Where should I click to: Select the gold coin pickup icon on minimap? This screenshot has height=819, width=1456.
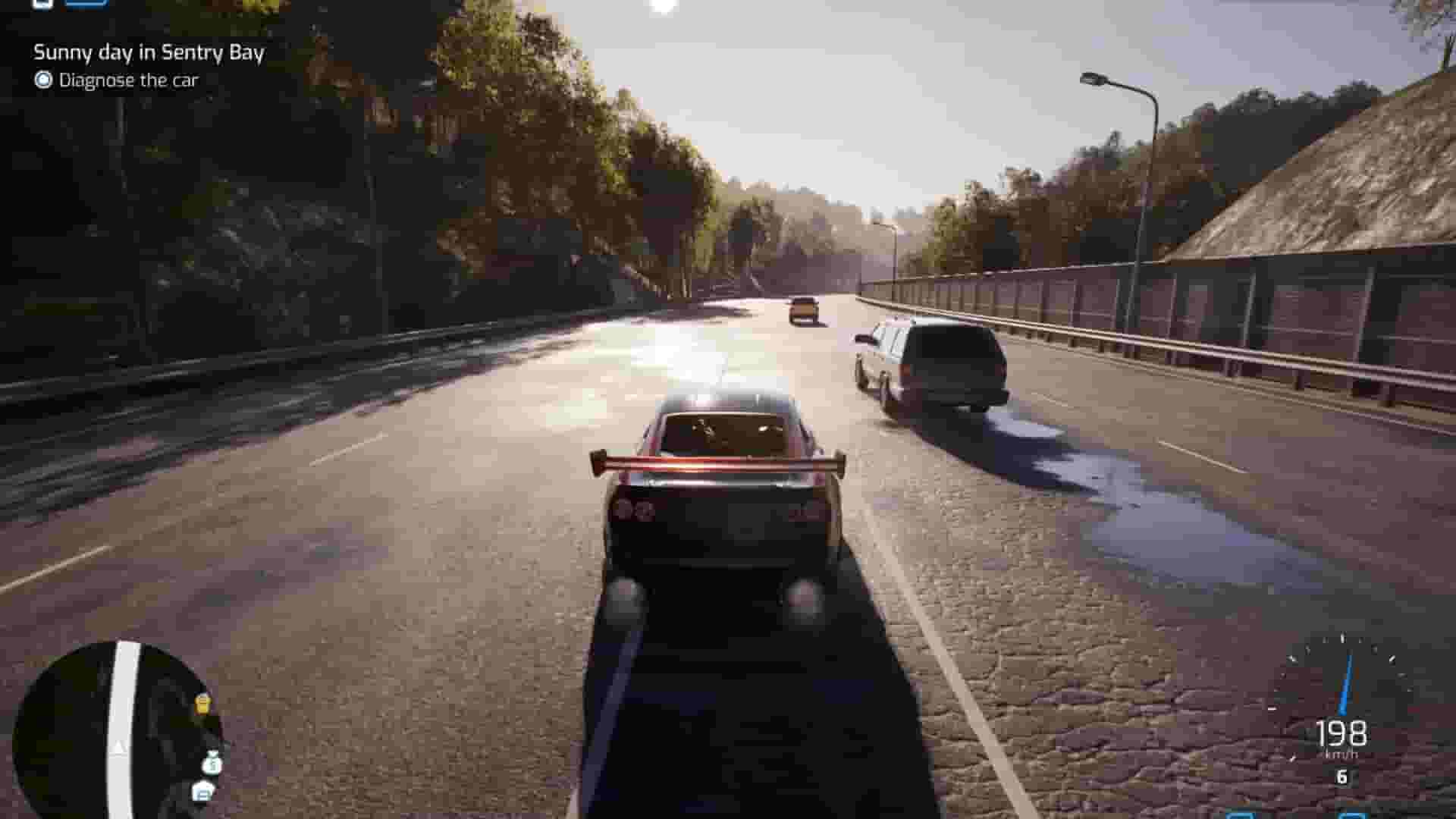202,704
